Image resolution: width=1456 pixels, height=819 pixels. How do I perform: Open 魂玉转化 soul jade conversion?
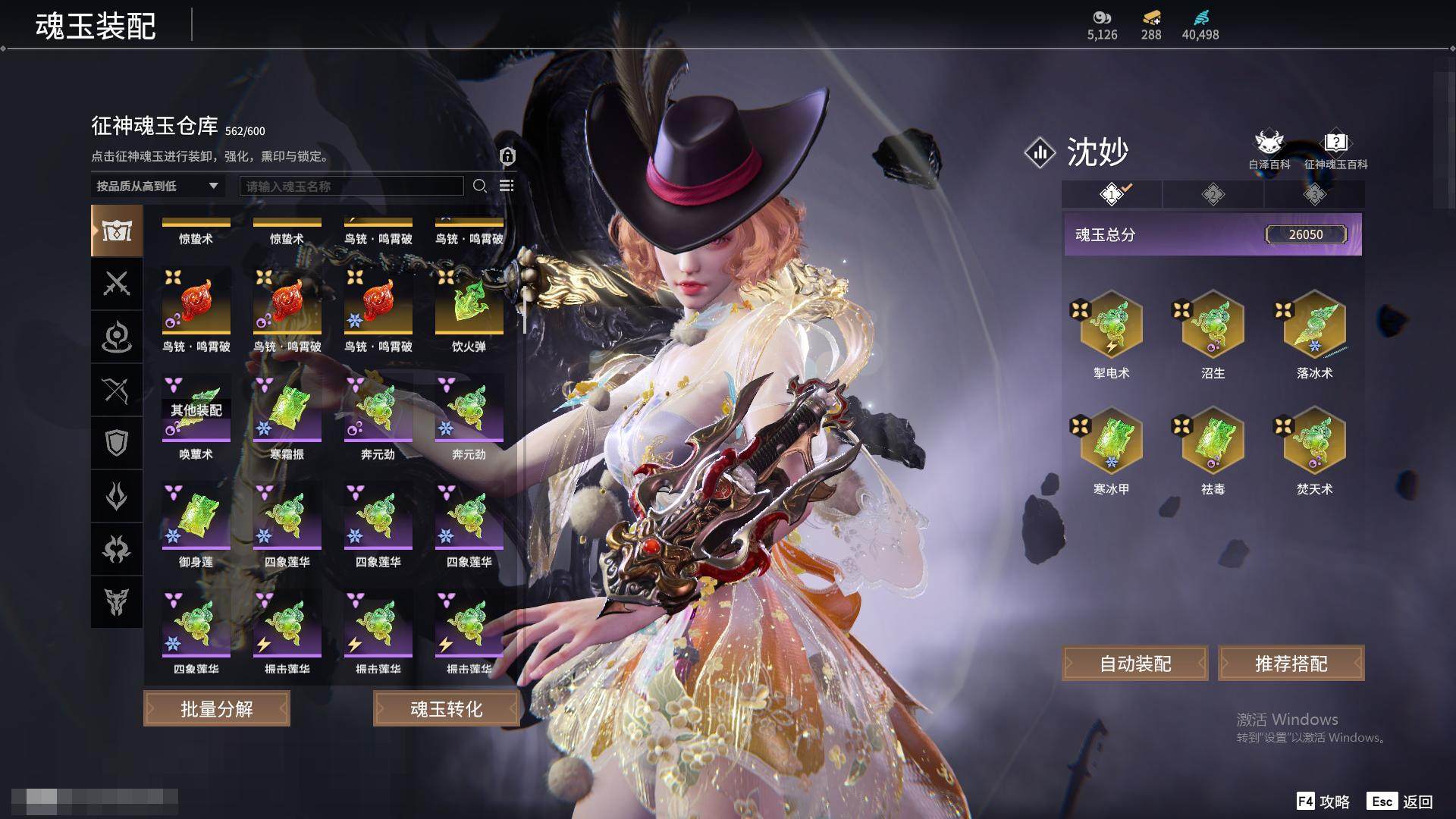point(446,709)
